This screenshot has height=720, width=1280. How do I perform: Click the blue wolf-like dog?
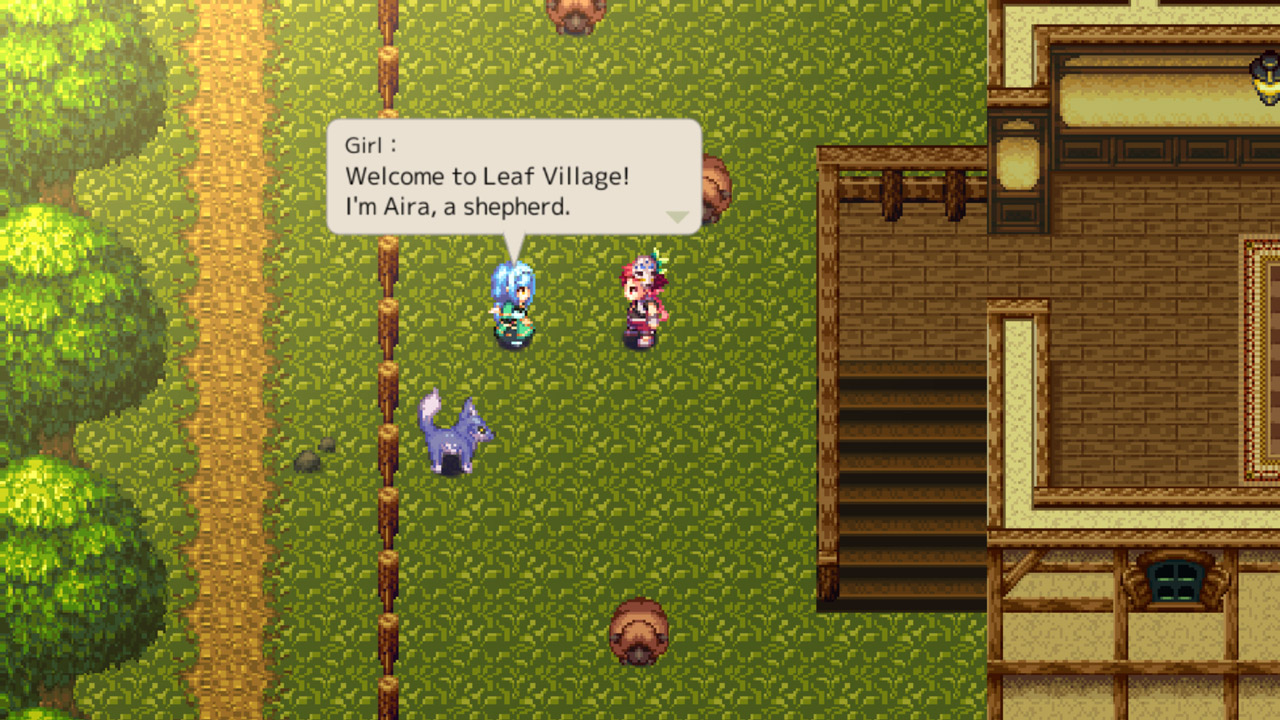click(456, 435)
